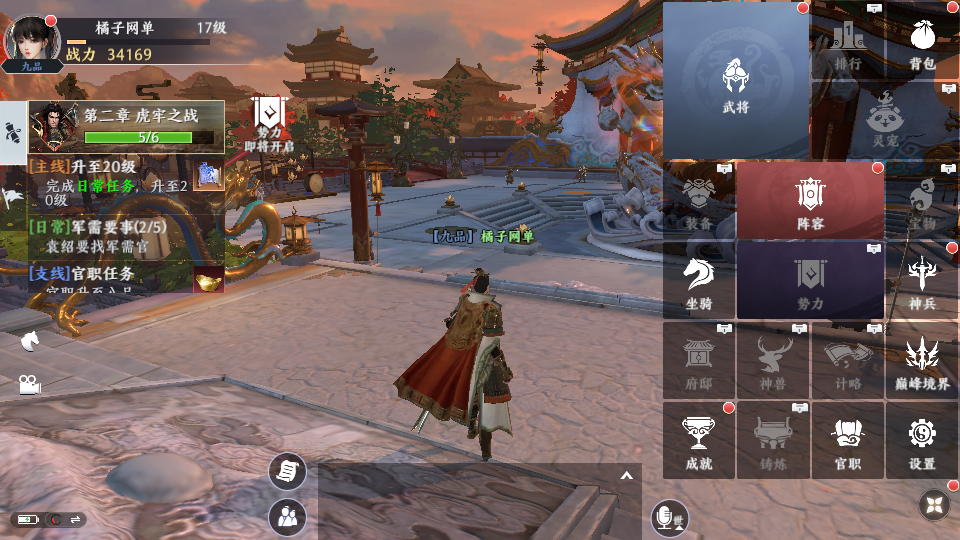
Task: Open the 势力 faction tile in the menu grid
Action: 810,281
